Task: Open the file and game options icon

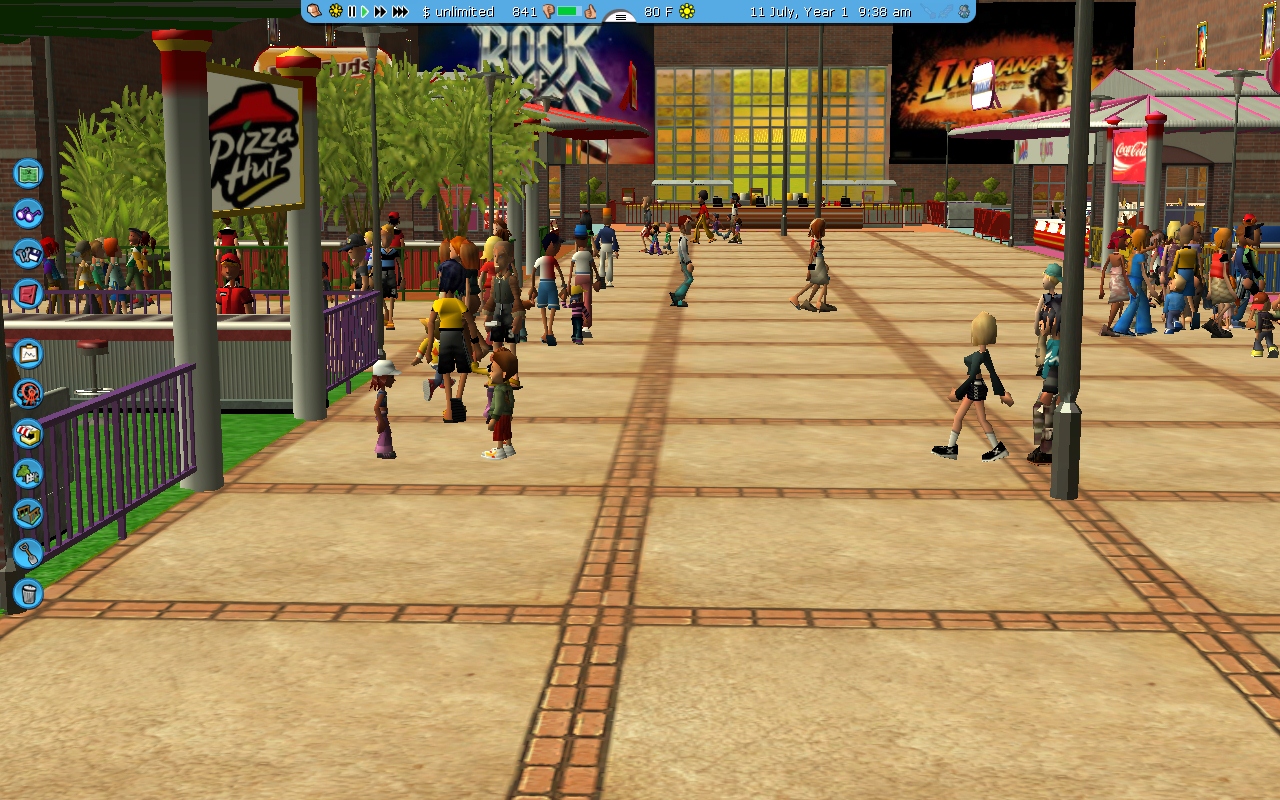Action: pyautogui.click(x=28, y=253)
